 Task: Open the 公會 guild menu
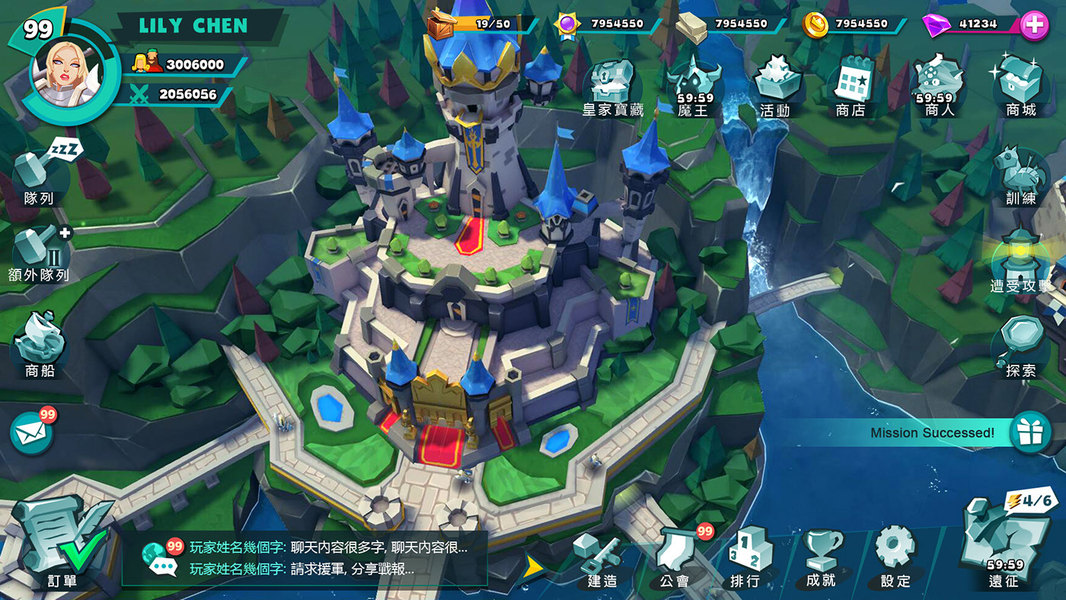[675, 558]
